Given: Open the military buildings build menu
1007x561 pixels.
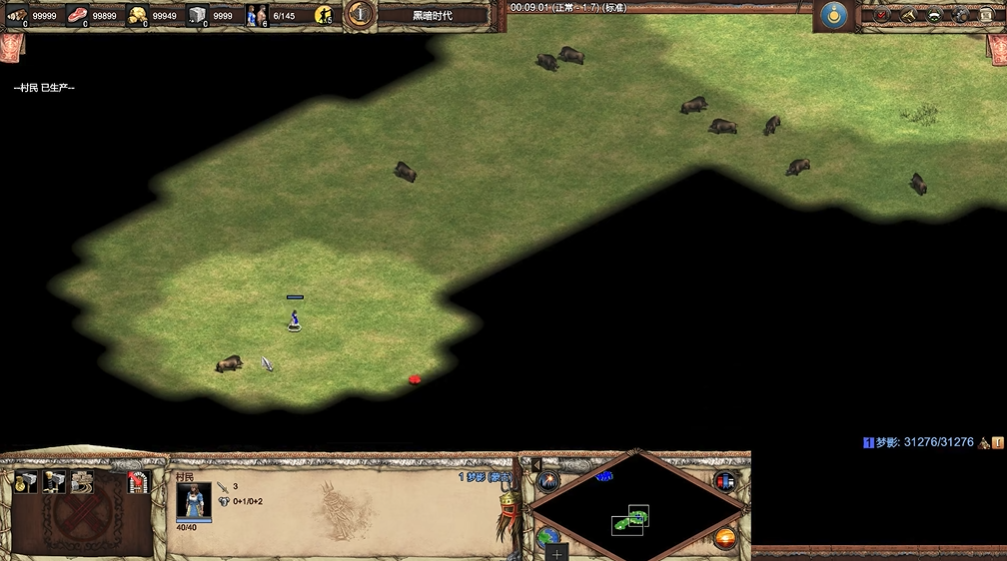Looking at the screenshot, I should pyautogui.click(x=54, y=481).
